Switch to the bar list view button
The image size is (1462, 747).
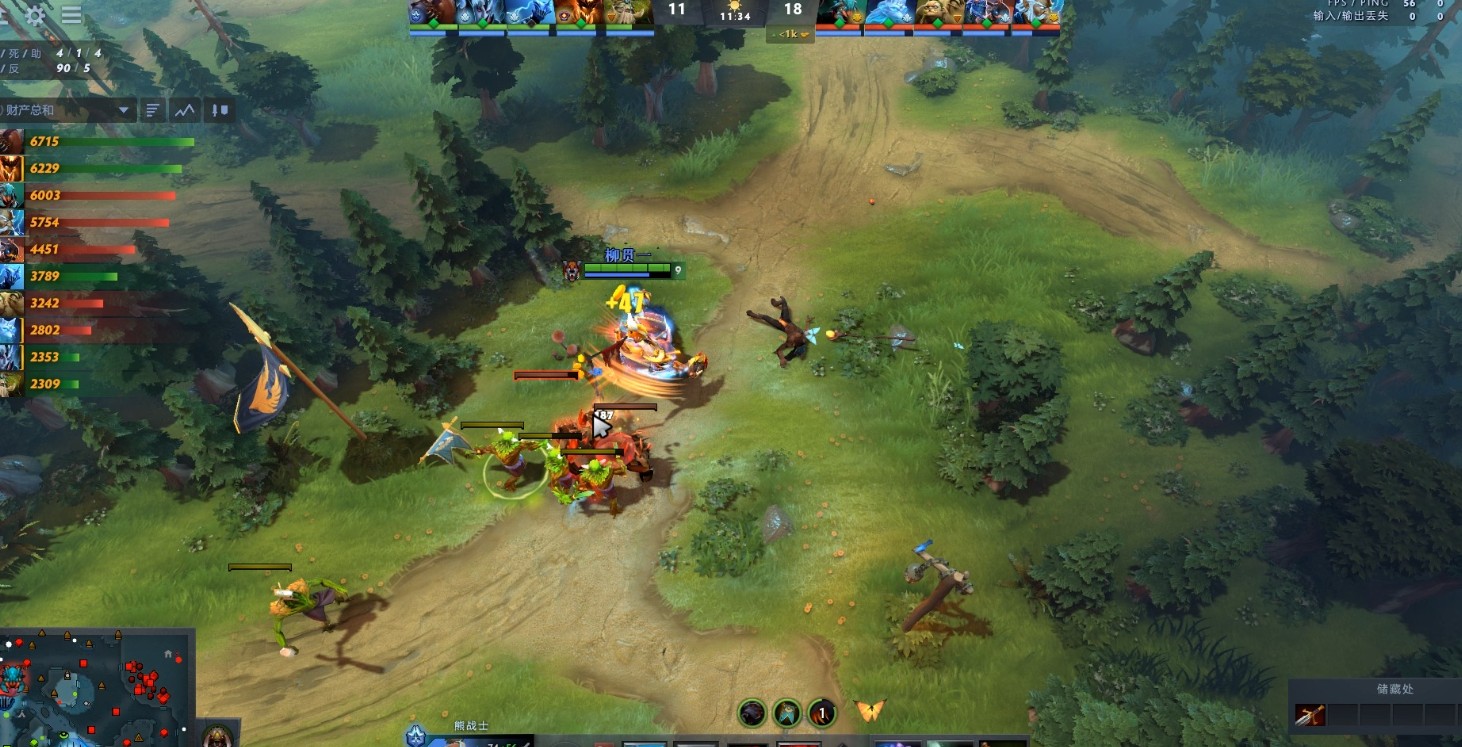pyautogui.click(x=153, y=110)
